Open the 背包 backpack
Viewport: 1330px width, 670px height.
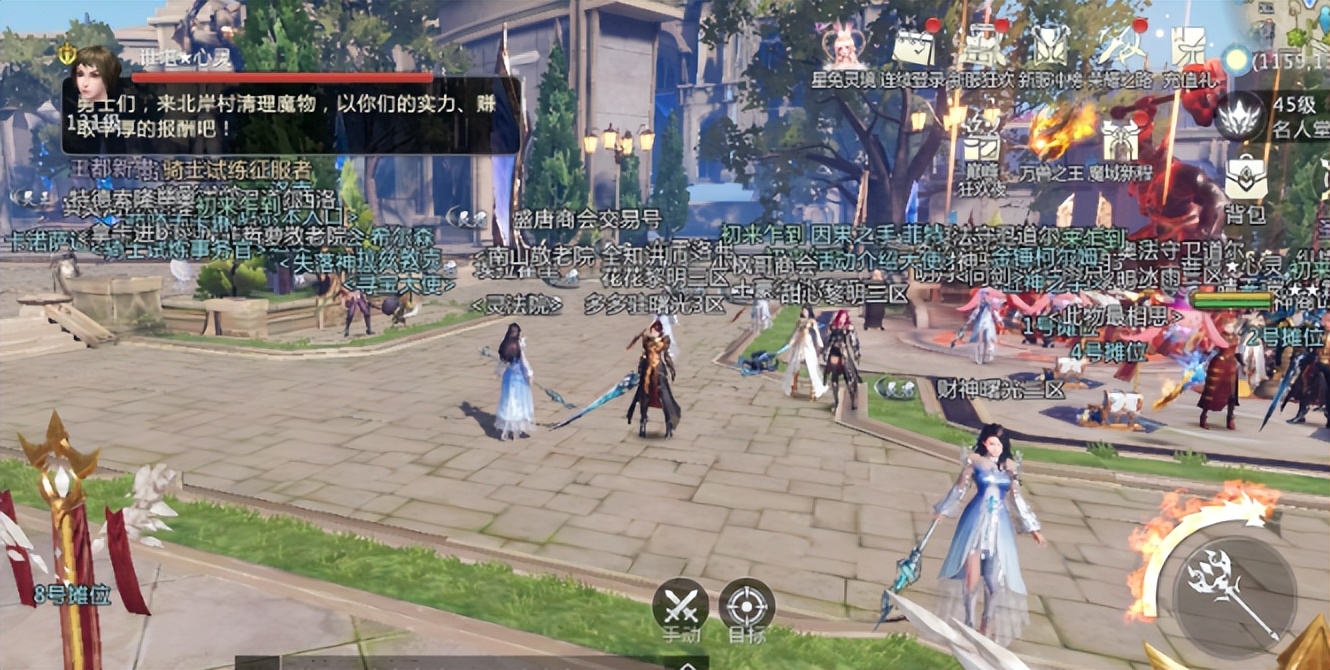click(1245, 180)
